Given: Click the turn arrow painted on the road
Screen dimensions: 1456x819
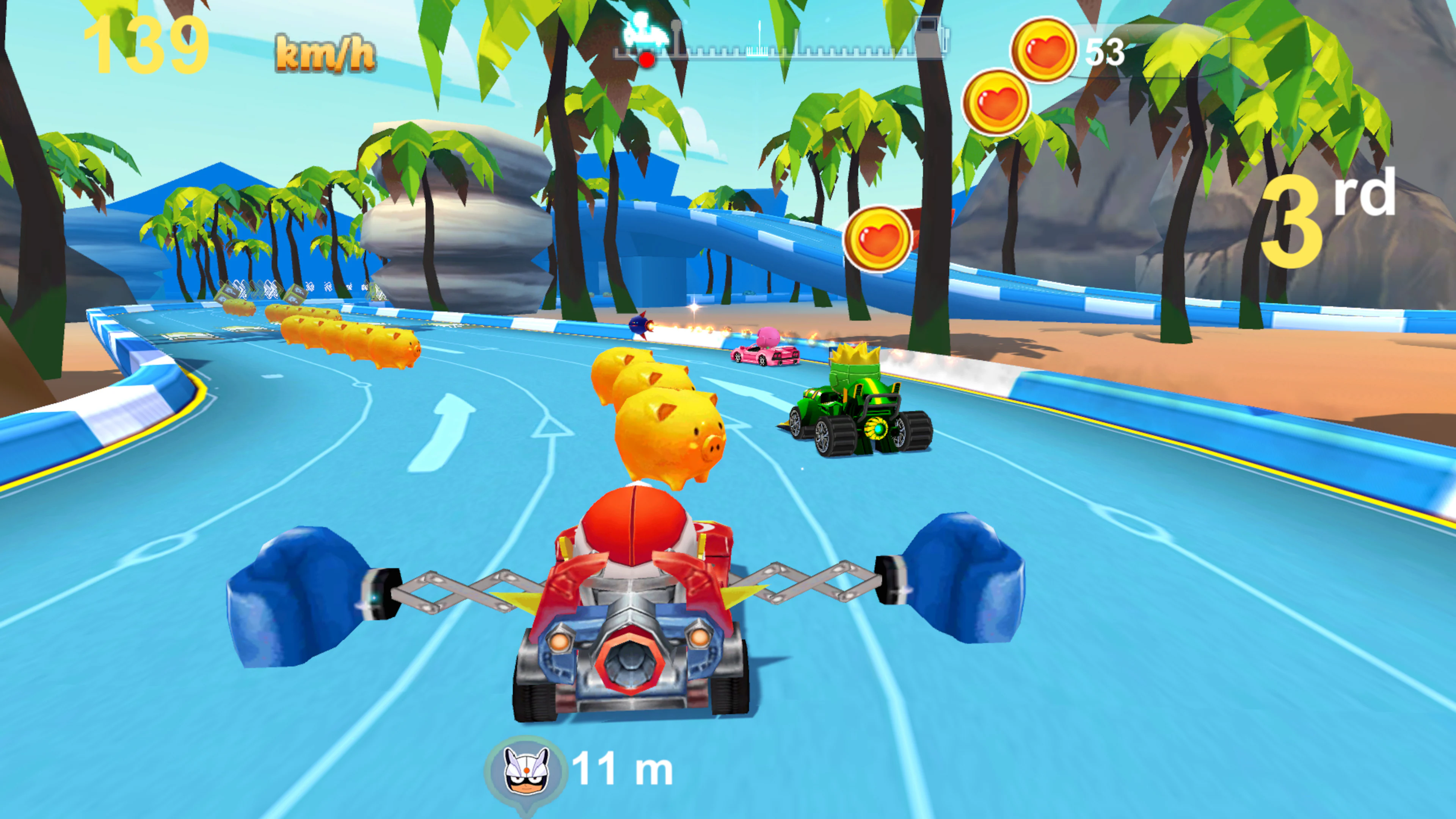Looking at the screenshot, I should point(452,435).
